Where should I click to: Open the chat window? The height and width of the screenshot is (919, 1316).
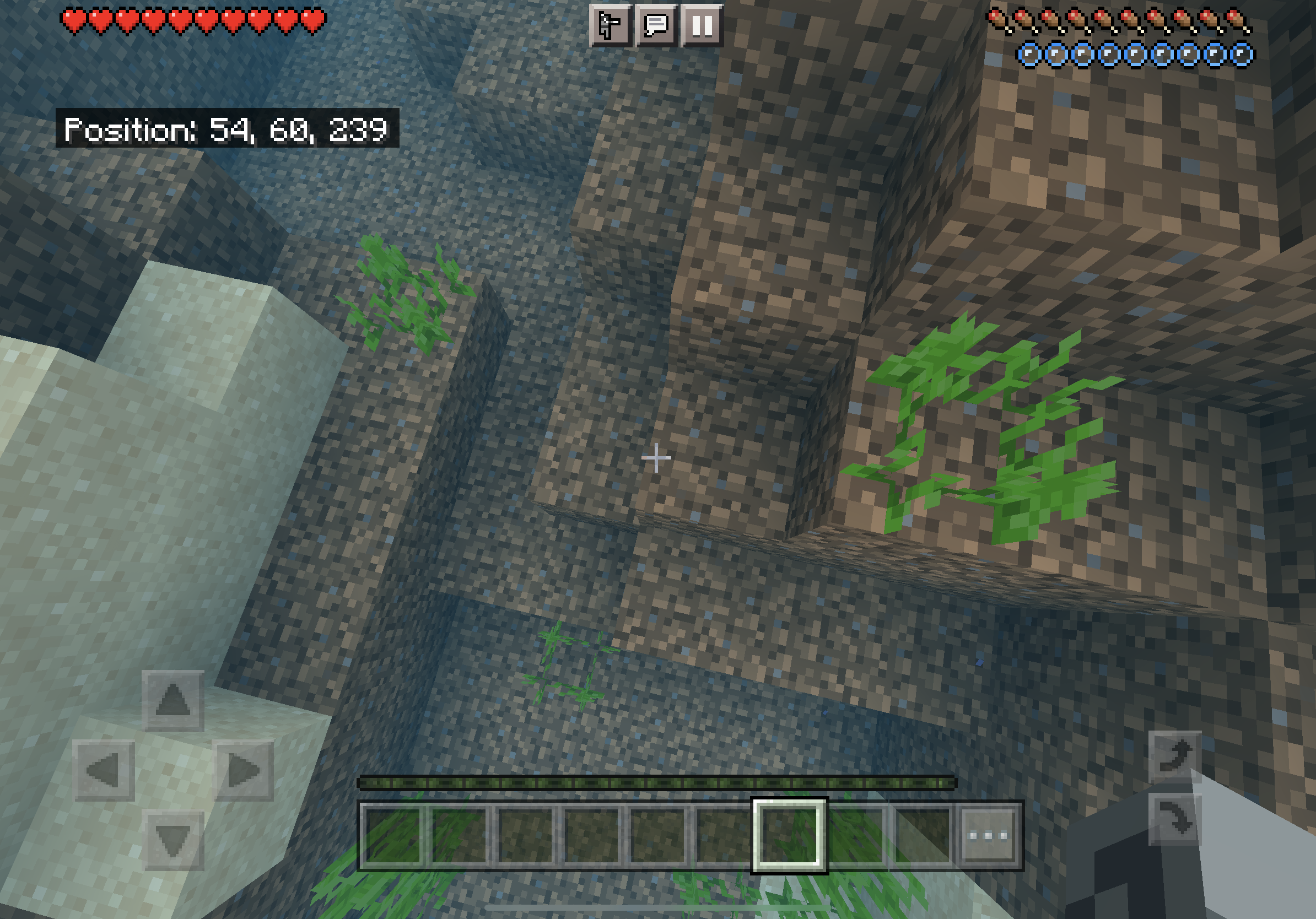(656, 26)
